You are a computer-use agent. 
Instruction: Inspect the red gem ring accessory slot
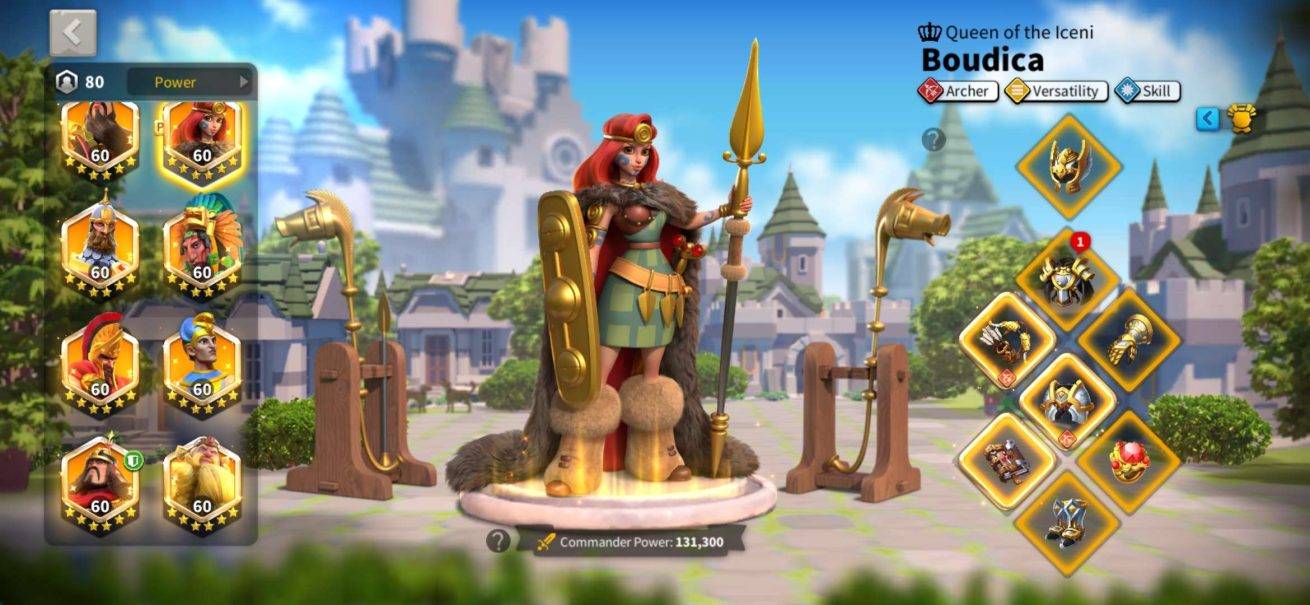[1129, 462]
